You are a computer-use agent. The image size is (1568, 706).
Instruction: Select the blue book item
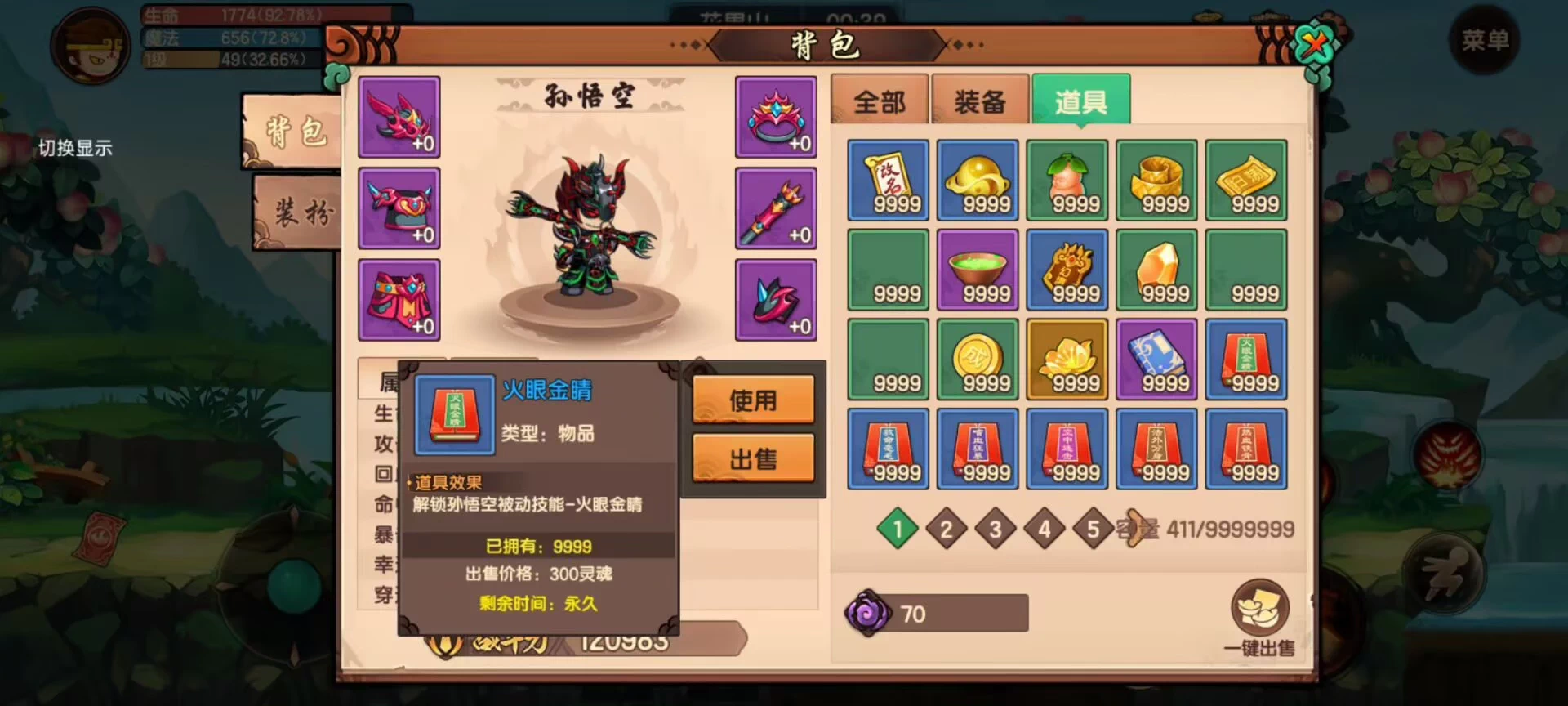pos(1156,360)
